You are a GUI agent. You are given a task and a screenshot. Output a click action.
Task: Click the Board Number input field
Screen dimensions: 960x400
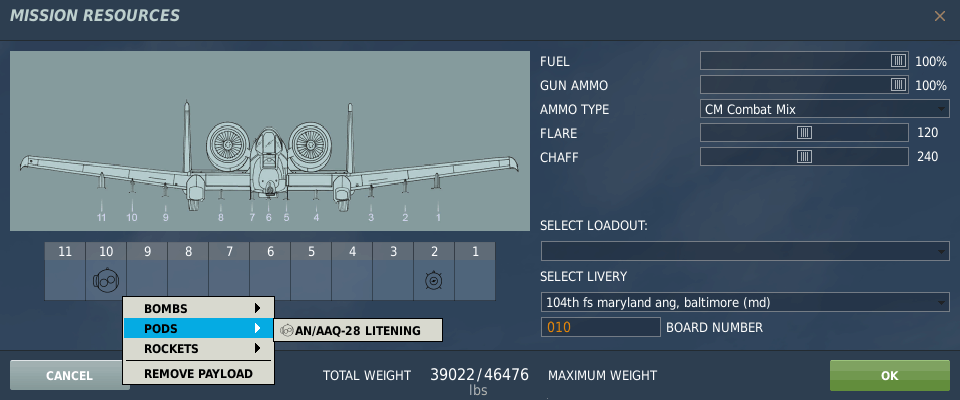click(x=600, y=327)
